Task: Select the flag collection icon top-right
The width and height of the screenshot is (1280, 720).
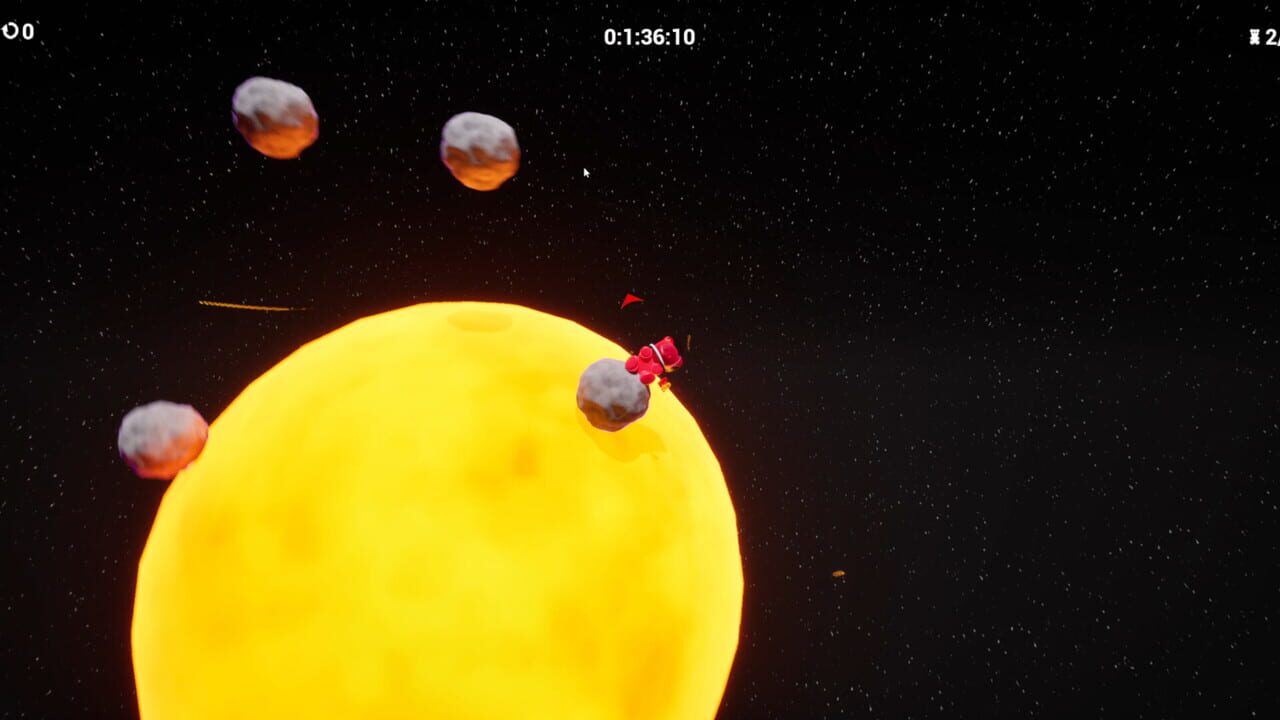Action: 1254,36
